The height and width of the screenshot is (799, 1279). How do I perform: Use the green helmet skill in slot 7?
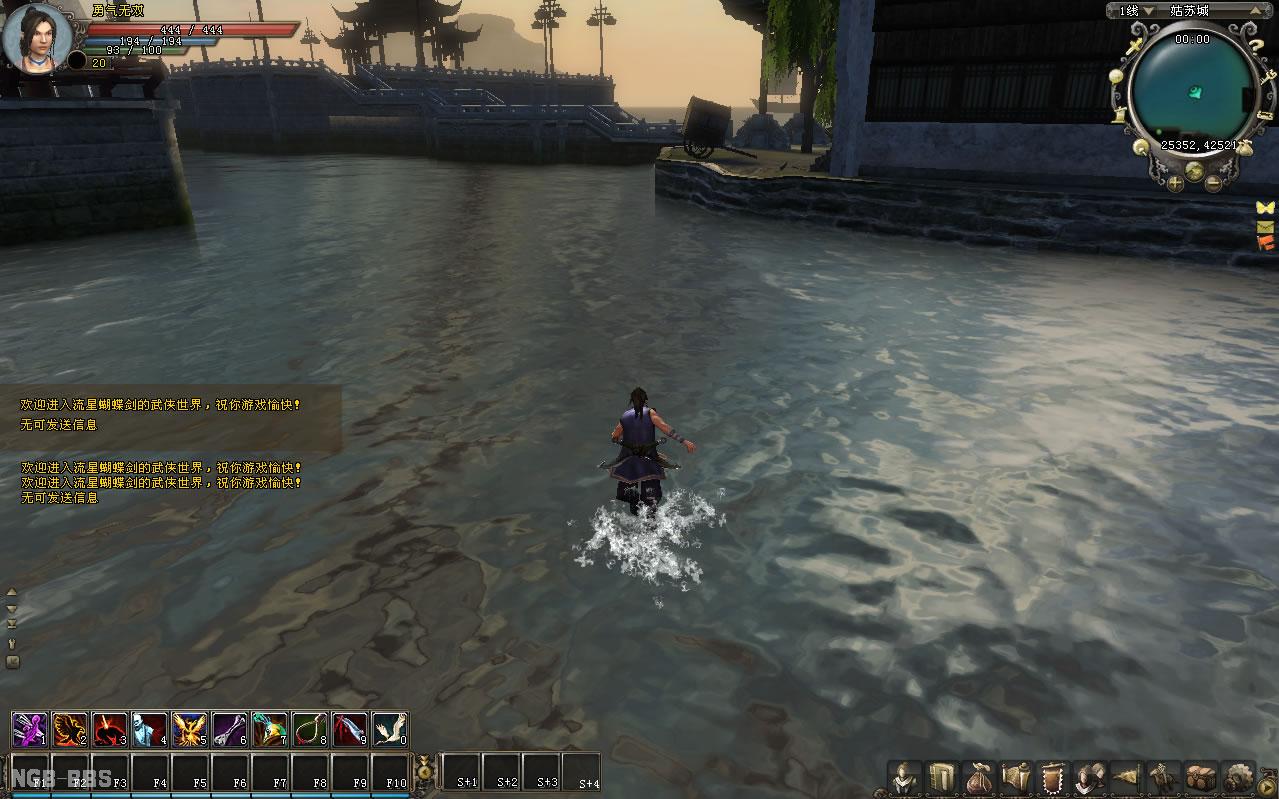pyautogui.click(x=269, y=729)
